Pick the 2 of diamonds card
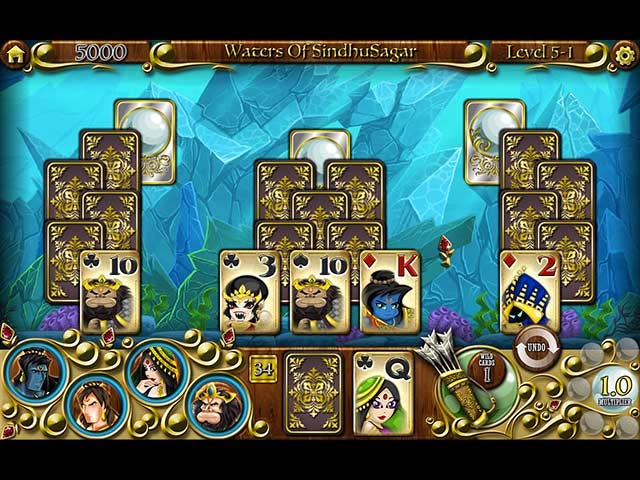The image size is (640, 480). tap(530, 291)
